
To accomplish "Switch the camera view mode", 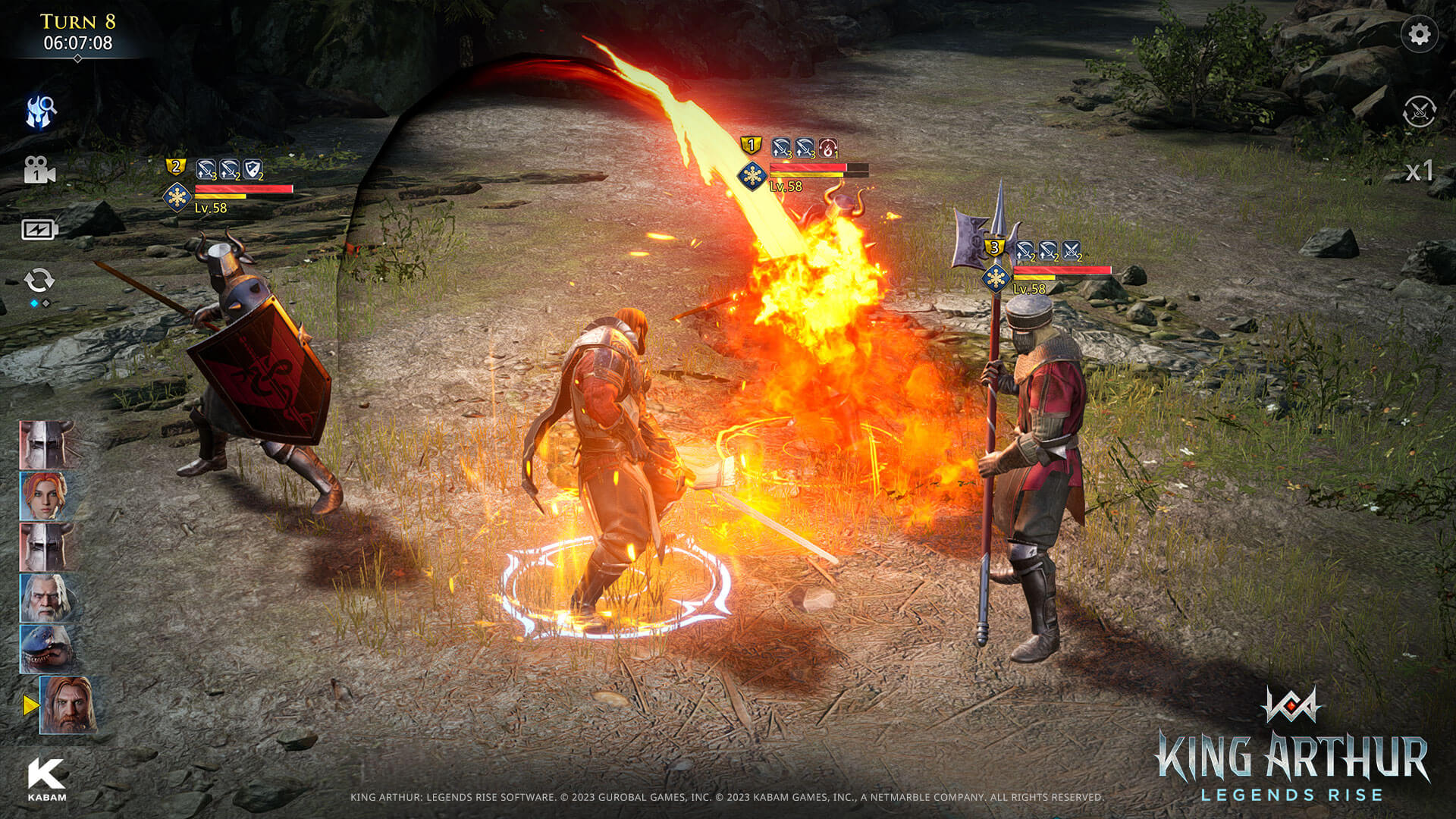I will tap(39, 170).
